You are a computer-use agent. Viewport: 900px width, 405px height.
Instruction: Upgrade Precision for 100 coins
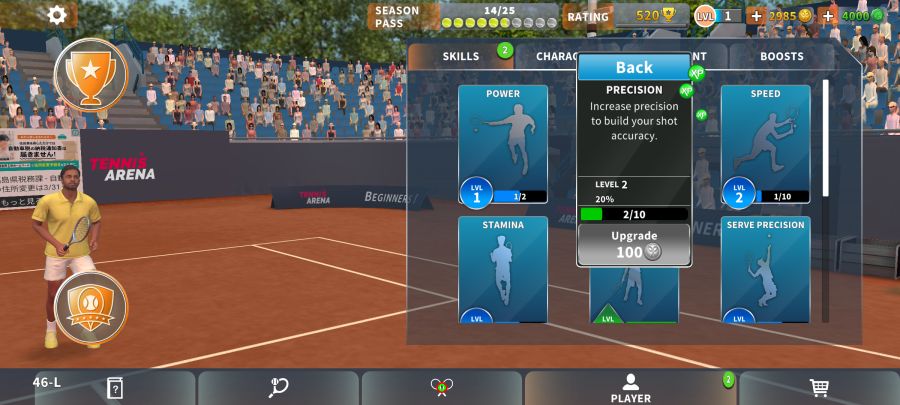pyautogui.click(x=634, y=244)
